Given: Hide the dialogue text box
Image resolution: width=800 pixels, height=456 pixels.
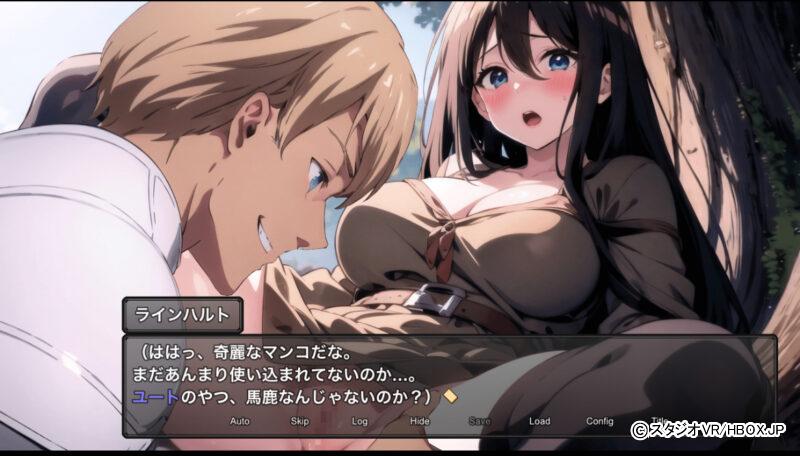Looking at the screenshot, I should tap(420, 421).
